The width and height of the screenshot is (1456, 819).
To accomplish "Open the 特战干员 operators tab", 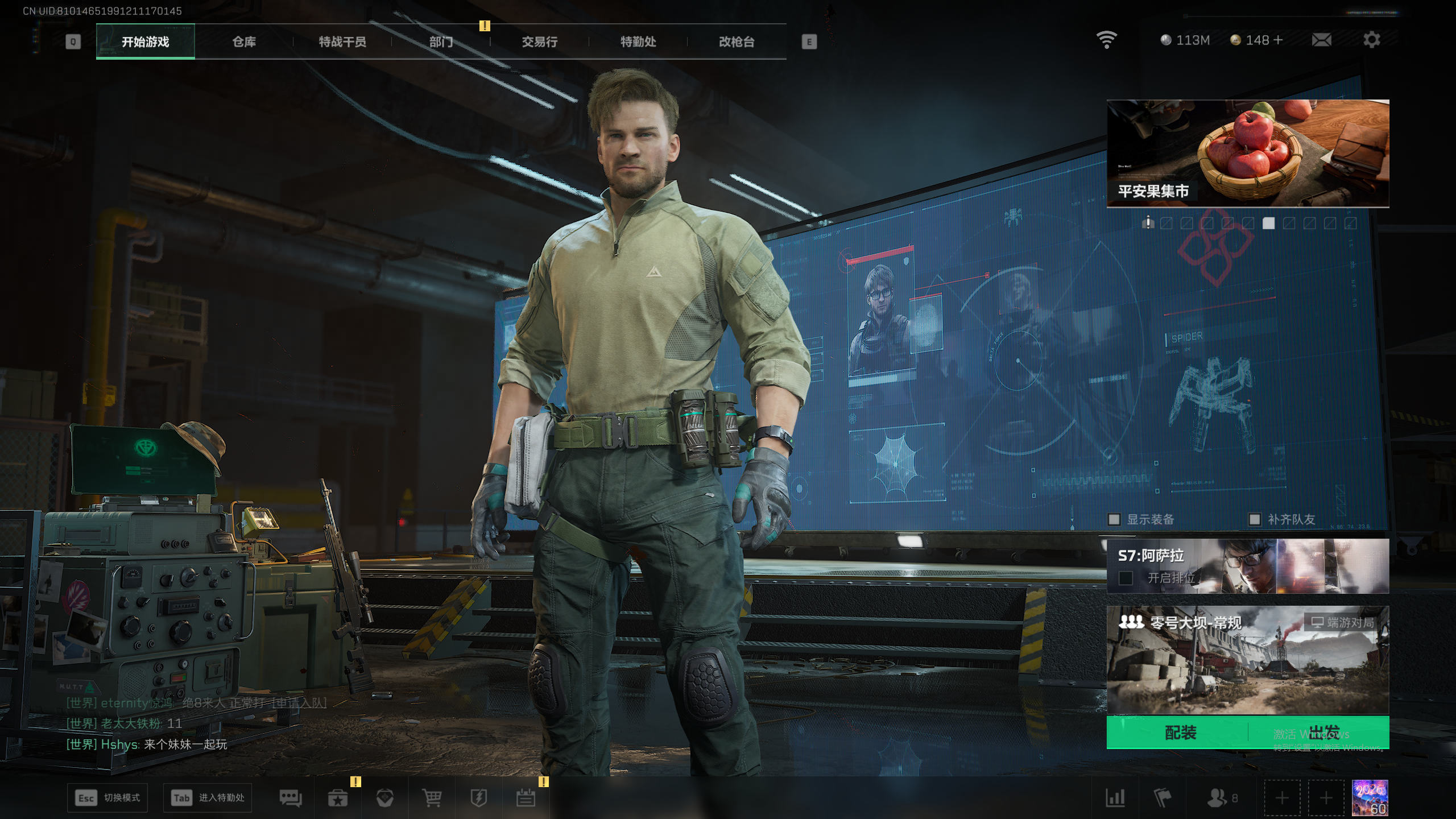I will (x=342, y=42).
